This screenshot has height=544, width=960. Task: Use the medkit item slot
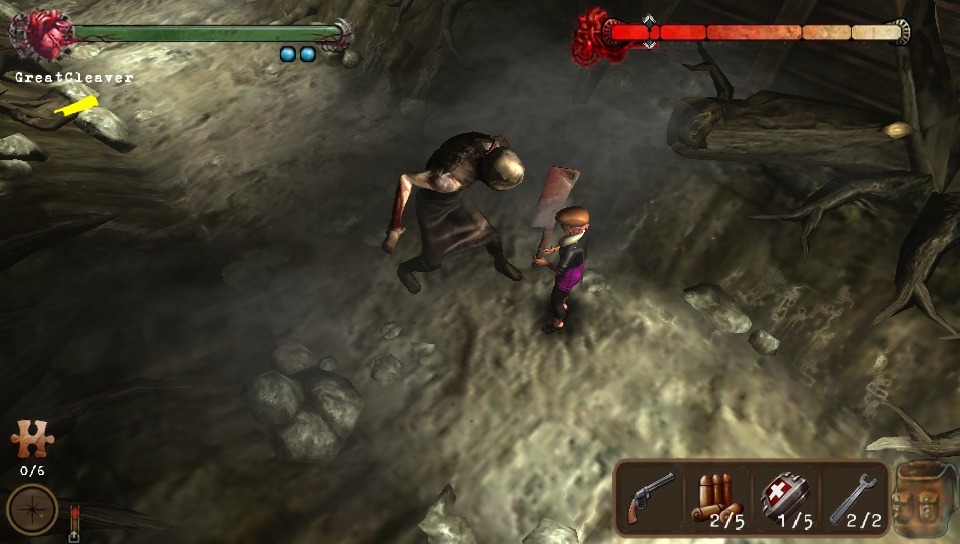pos(786,497)
